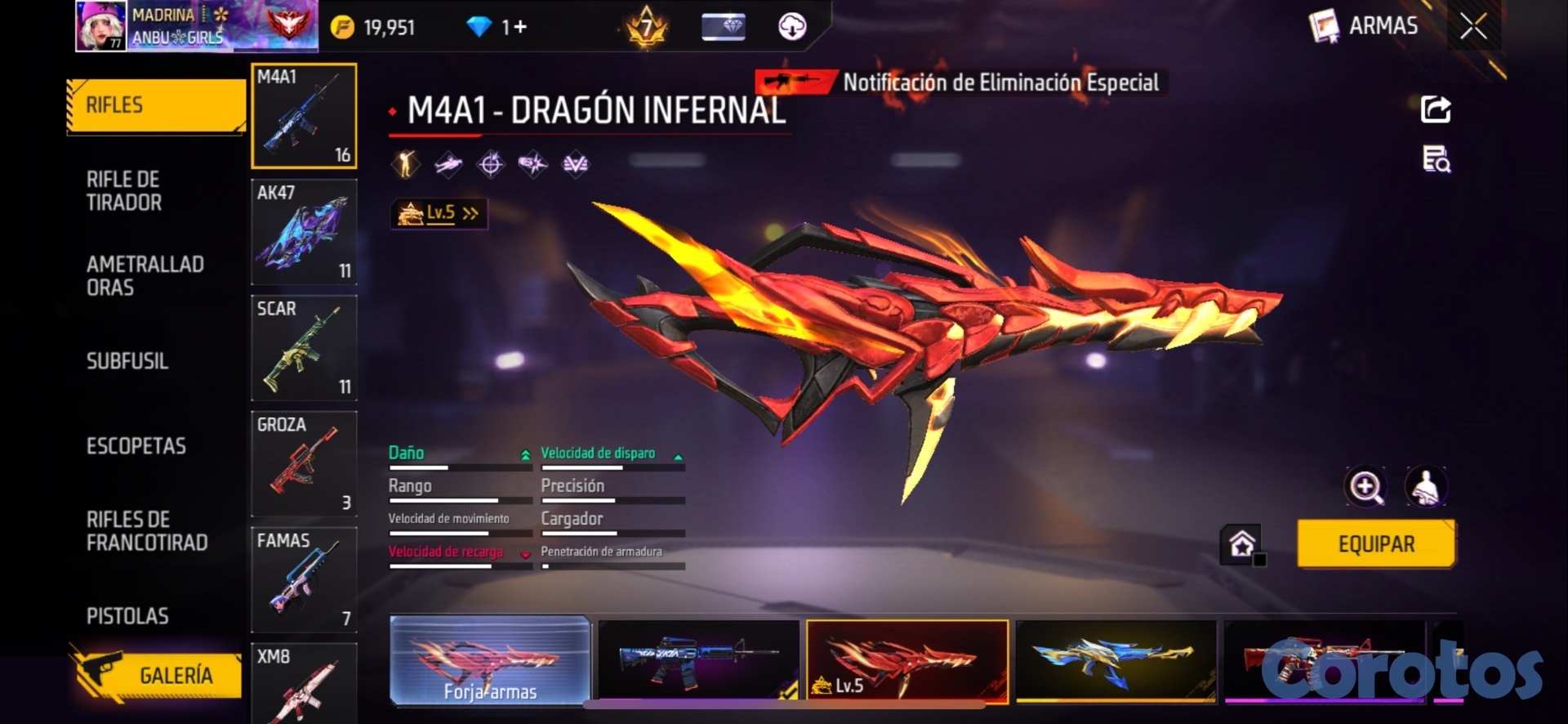
Task: Open Rifles de Francotirador category
Action: pos(147,531)
